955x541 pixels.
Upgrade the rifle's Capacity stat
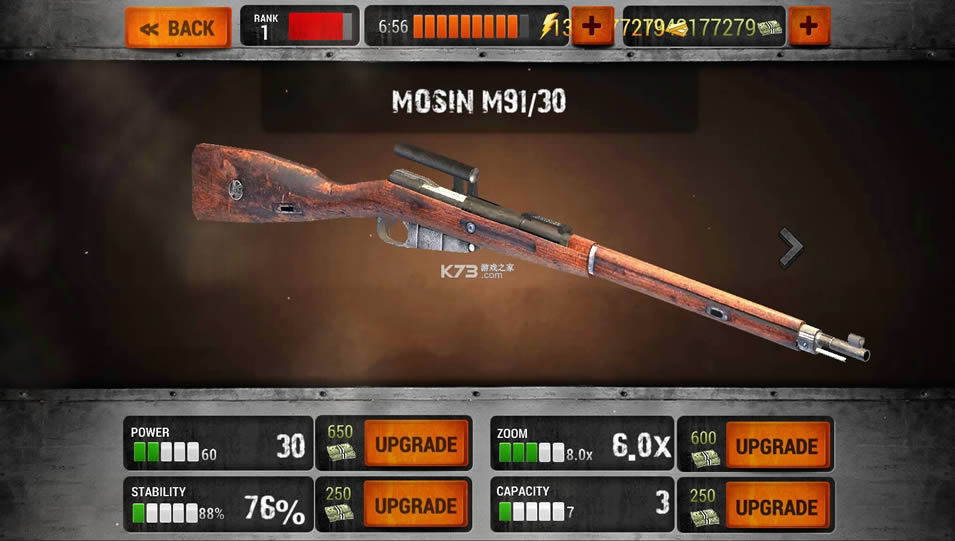pos(777,504)
